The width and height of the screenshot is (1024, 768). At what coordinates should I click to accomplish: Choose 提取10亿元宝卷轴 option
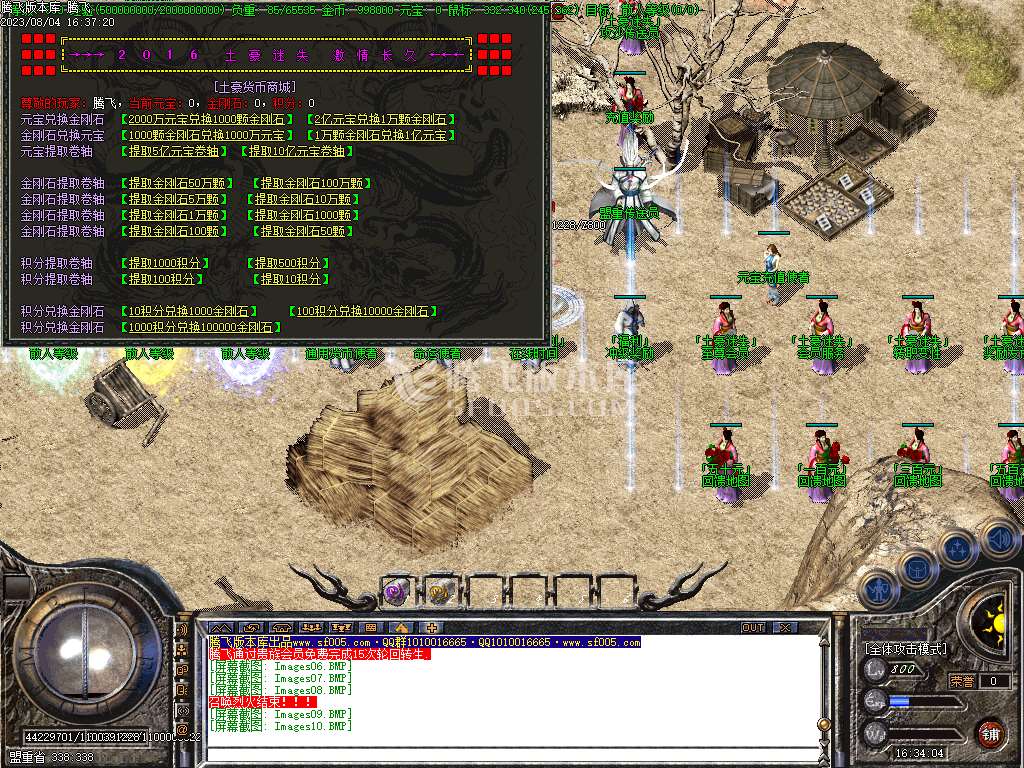295,151
